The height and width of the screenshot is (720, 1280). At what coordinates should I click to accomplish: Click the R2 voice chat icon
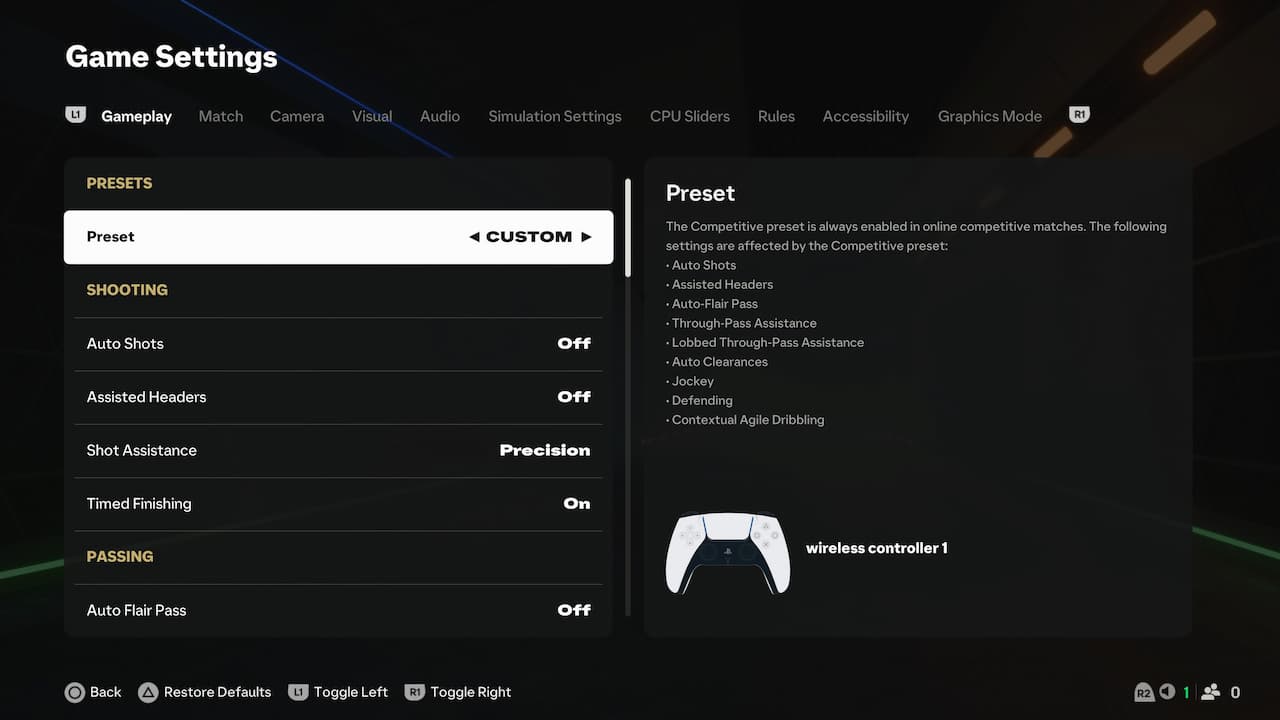[1144, 691]
